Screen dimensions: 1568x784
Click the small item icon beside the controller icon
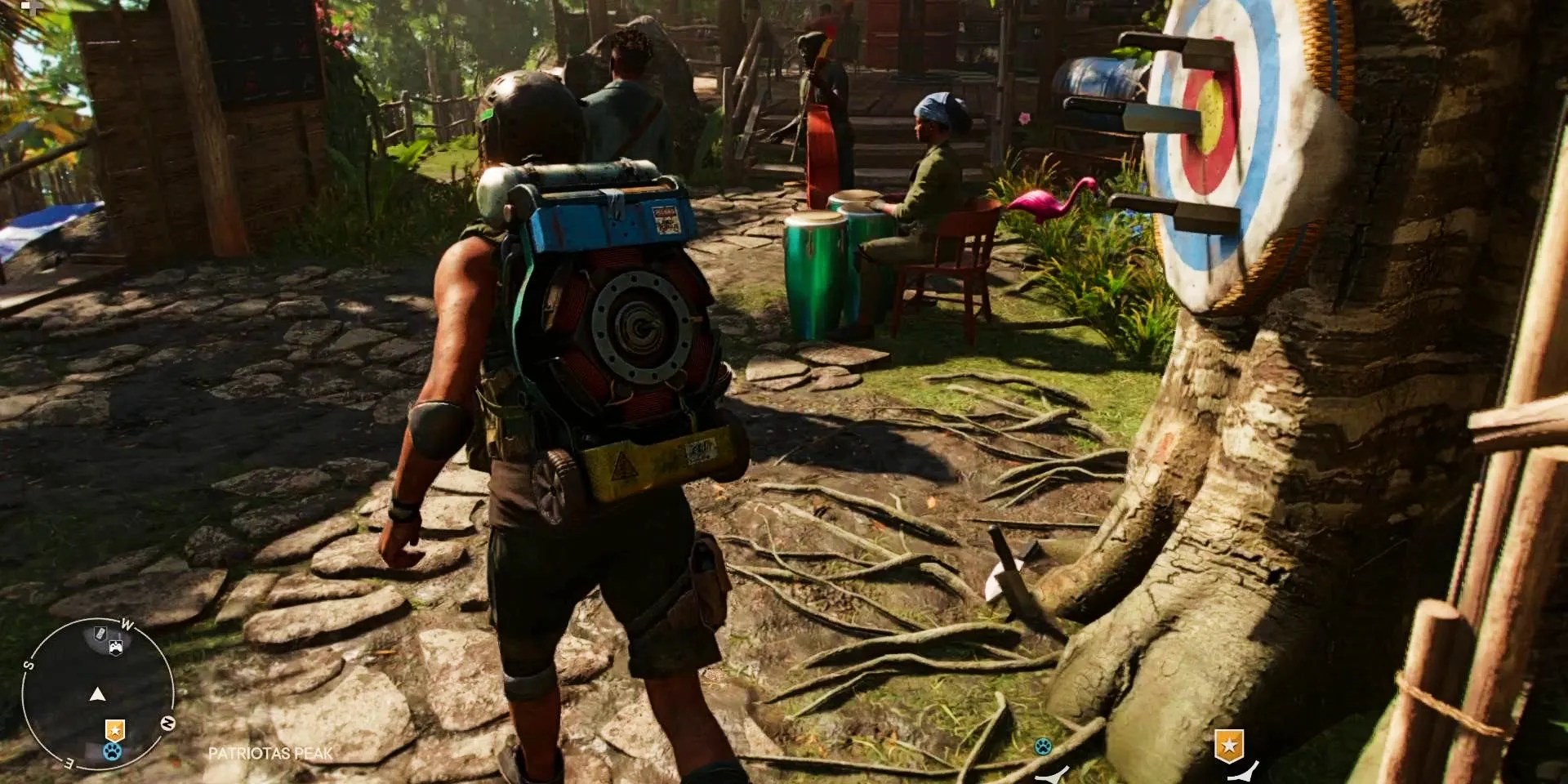100,634
